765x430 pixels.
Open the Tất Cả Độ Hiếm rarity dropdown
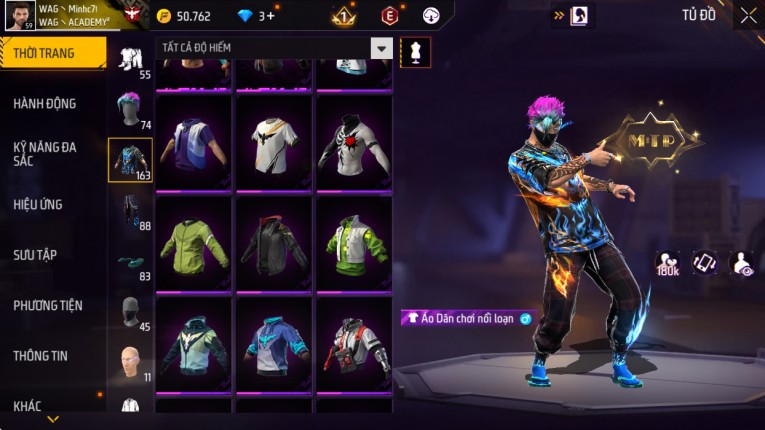[x=274, y=48]
